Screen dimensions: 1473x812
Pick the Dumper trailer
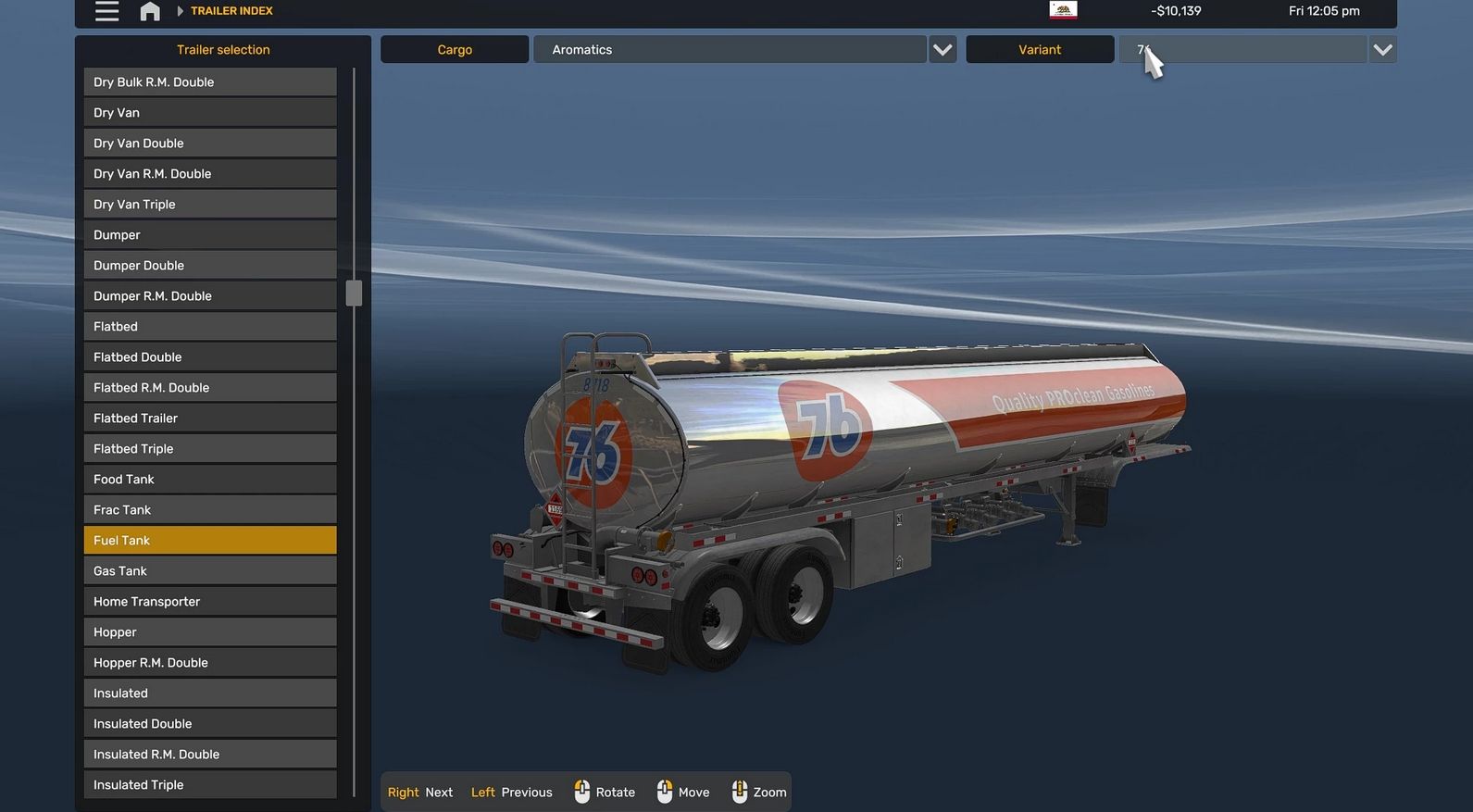point(210,235)
